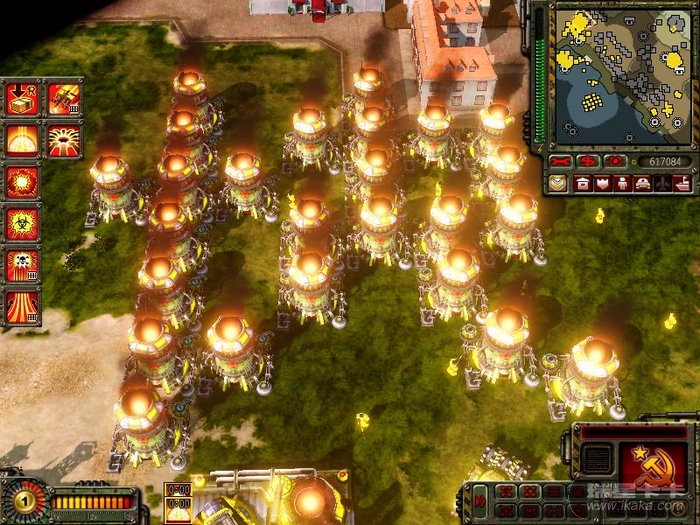Open the defenses shield production tab
Image resolution: width=700 pixels, height=525 pixels.
[x=603, y=183]
